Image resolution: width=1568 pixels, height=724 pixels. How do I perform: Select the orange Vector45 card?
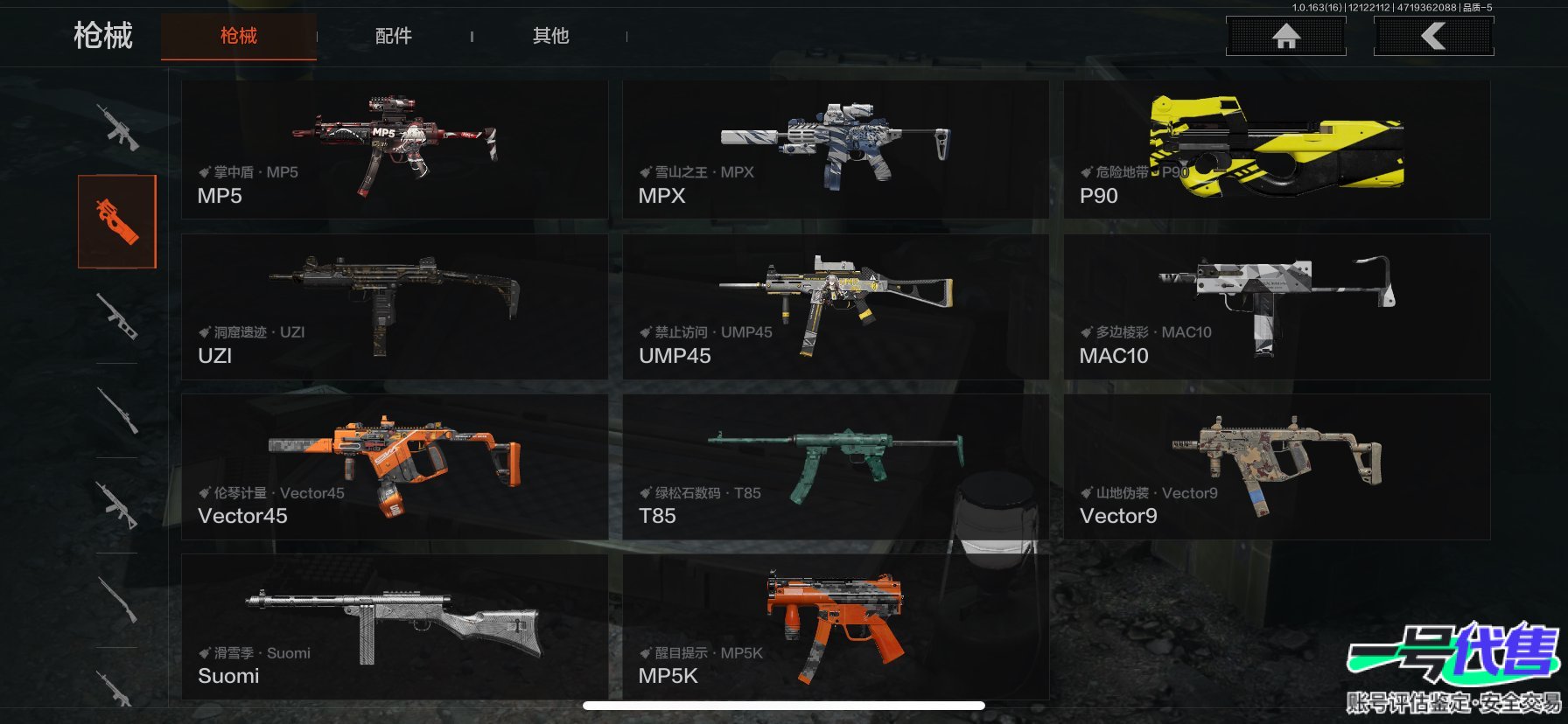(x=395, y=466)
